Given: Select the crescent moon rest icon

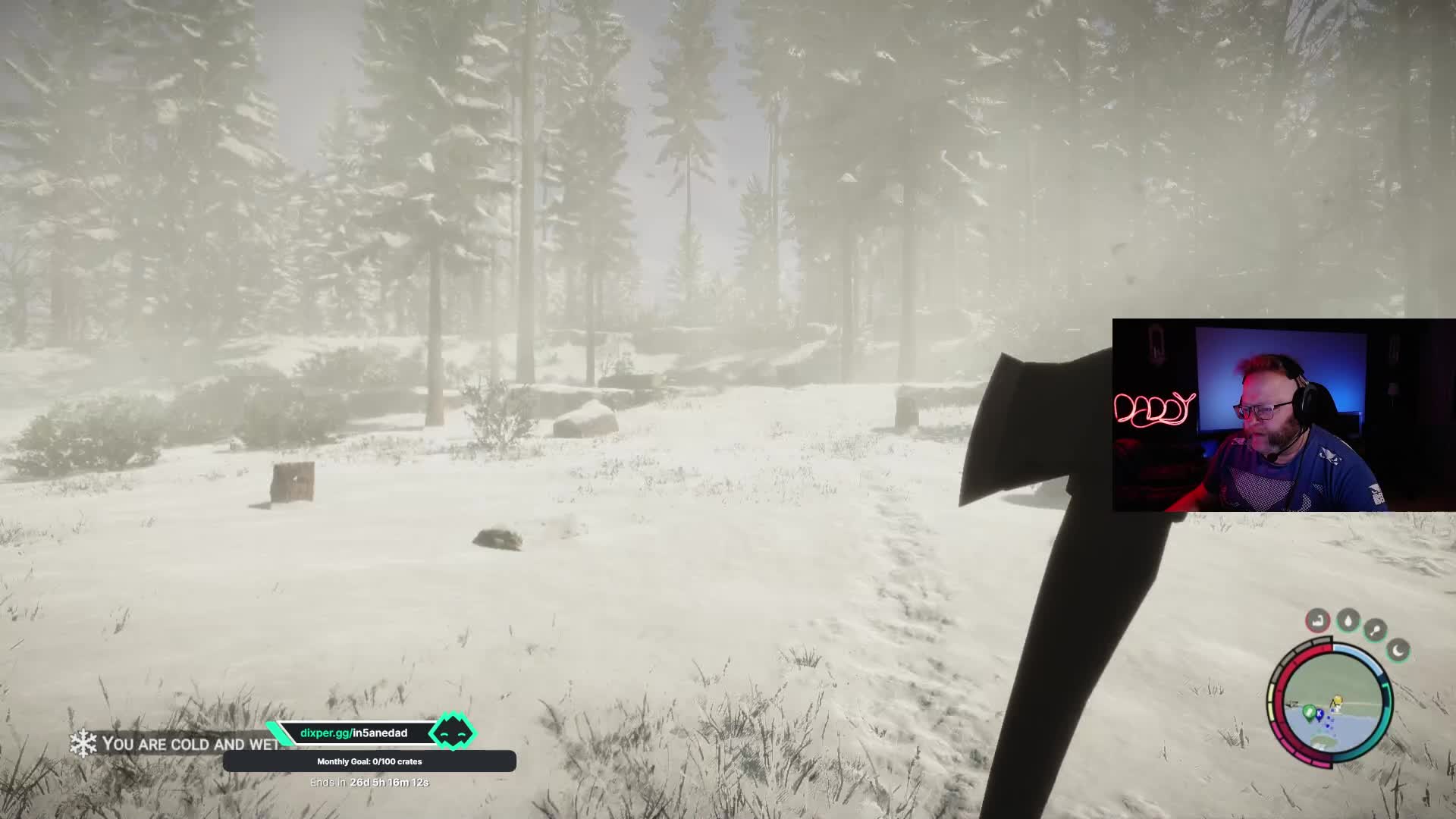Looking at the screenshot, I should [1398, 650].
